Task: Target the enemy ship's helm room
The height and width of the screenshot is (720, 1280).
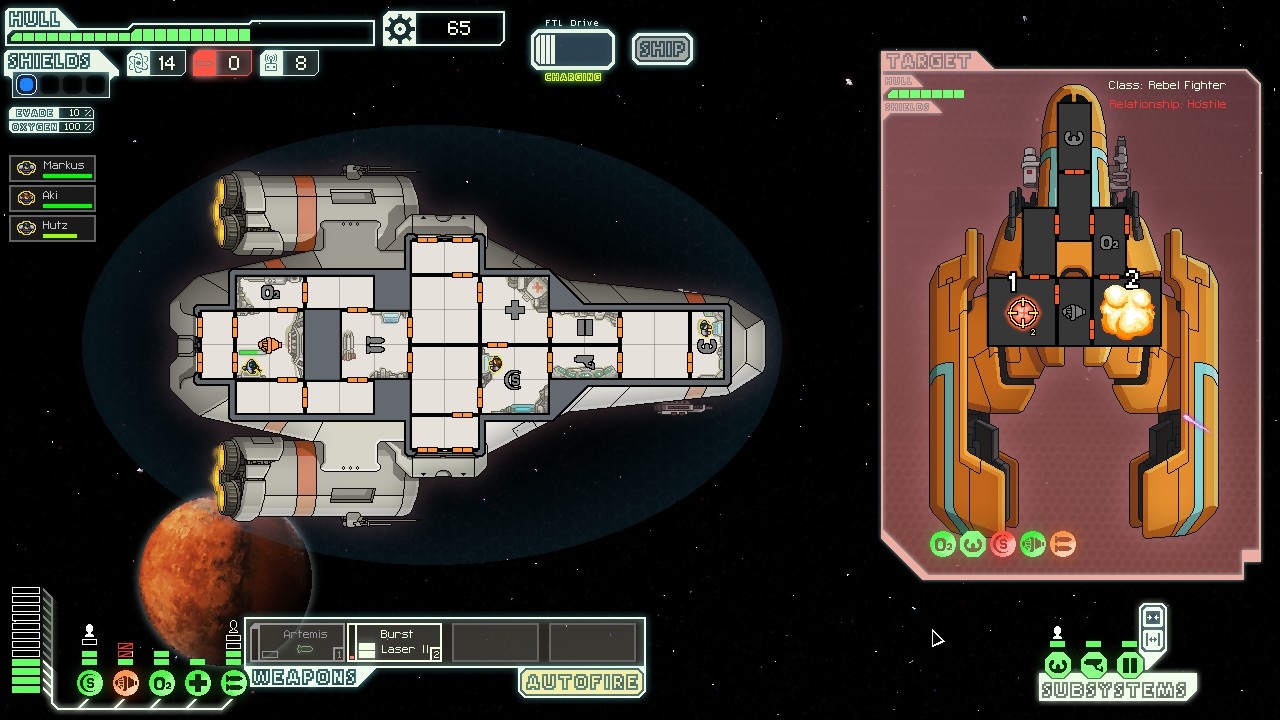Action: coord(1072,139)
